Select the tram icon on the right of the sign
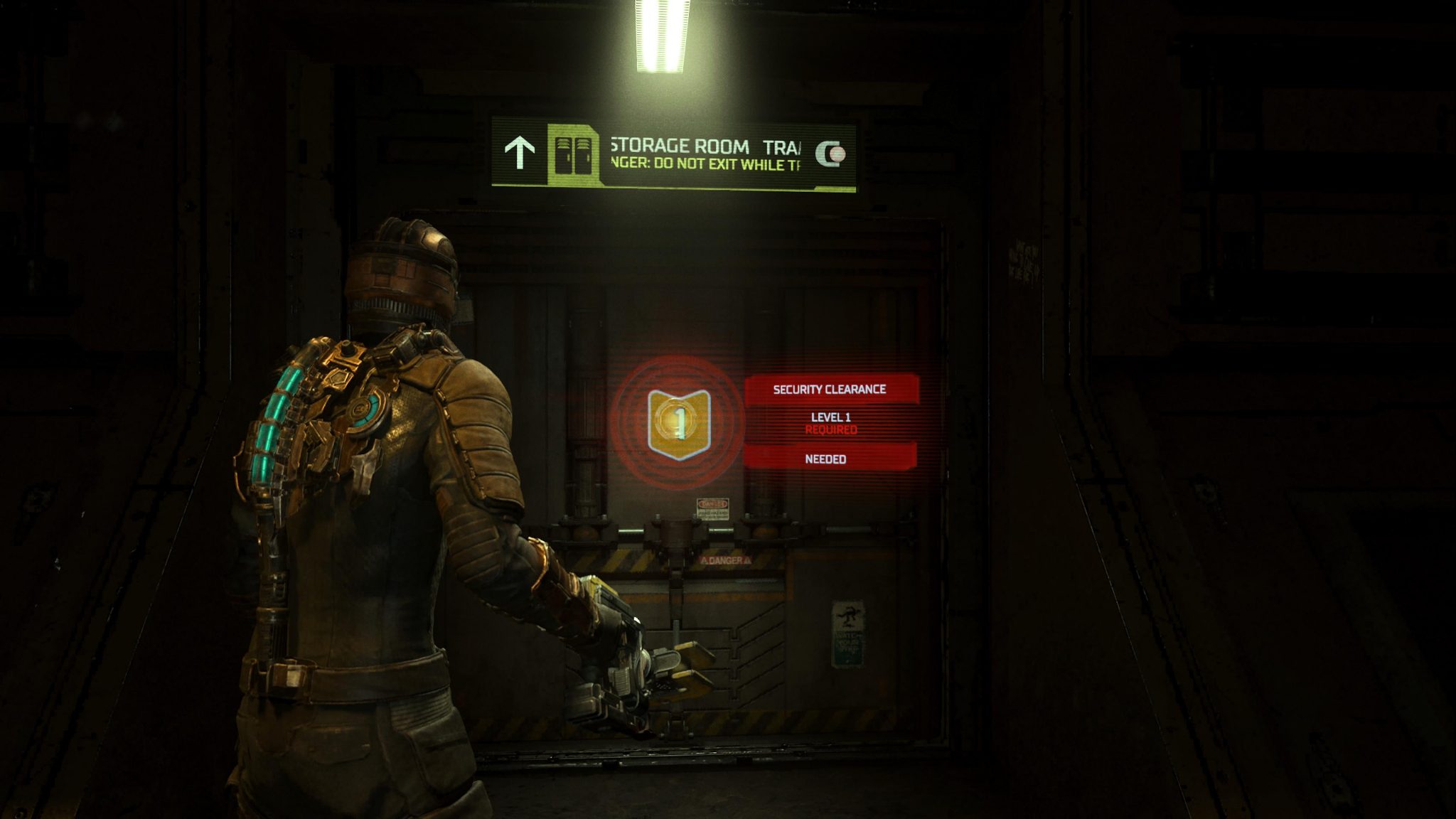Image resolution: width=1456 pixels, height=819 pixels. pyautogui.click(x=832, y=152)
